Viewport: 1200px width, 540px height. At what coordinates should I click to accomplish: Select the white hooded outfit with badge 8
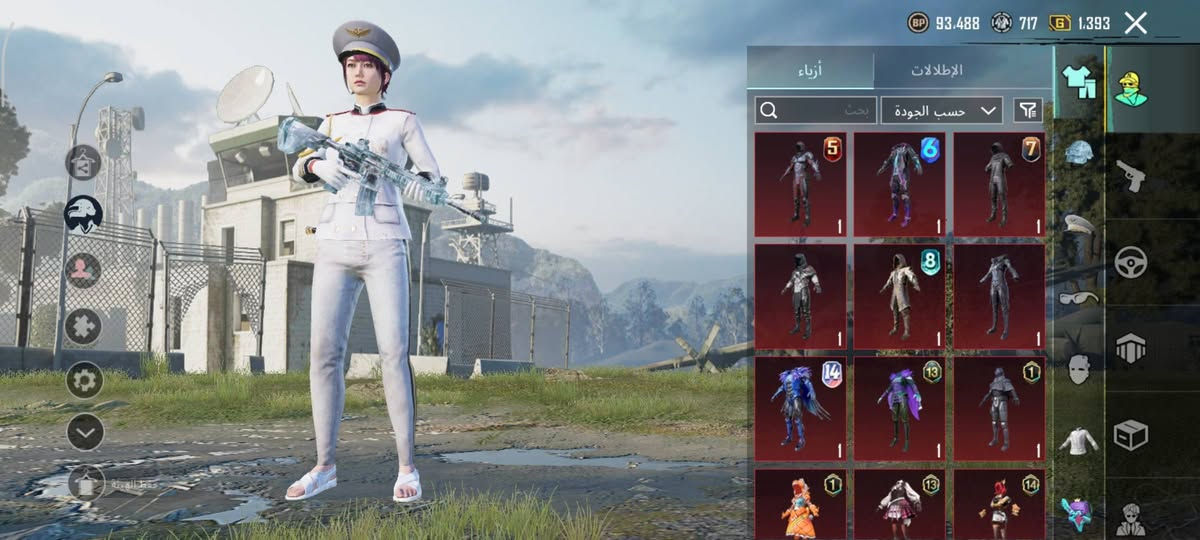(x=899, y=296)
